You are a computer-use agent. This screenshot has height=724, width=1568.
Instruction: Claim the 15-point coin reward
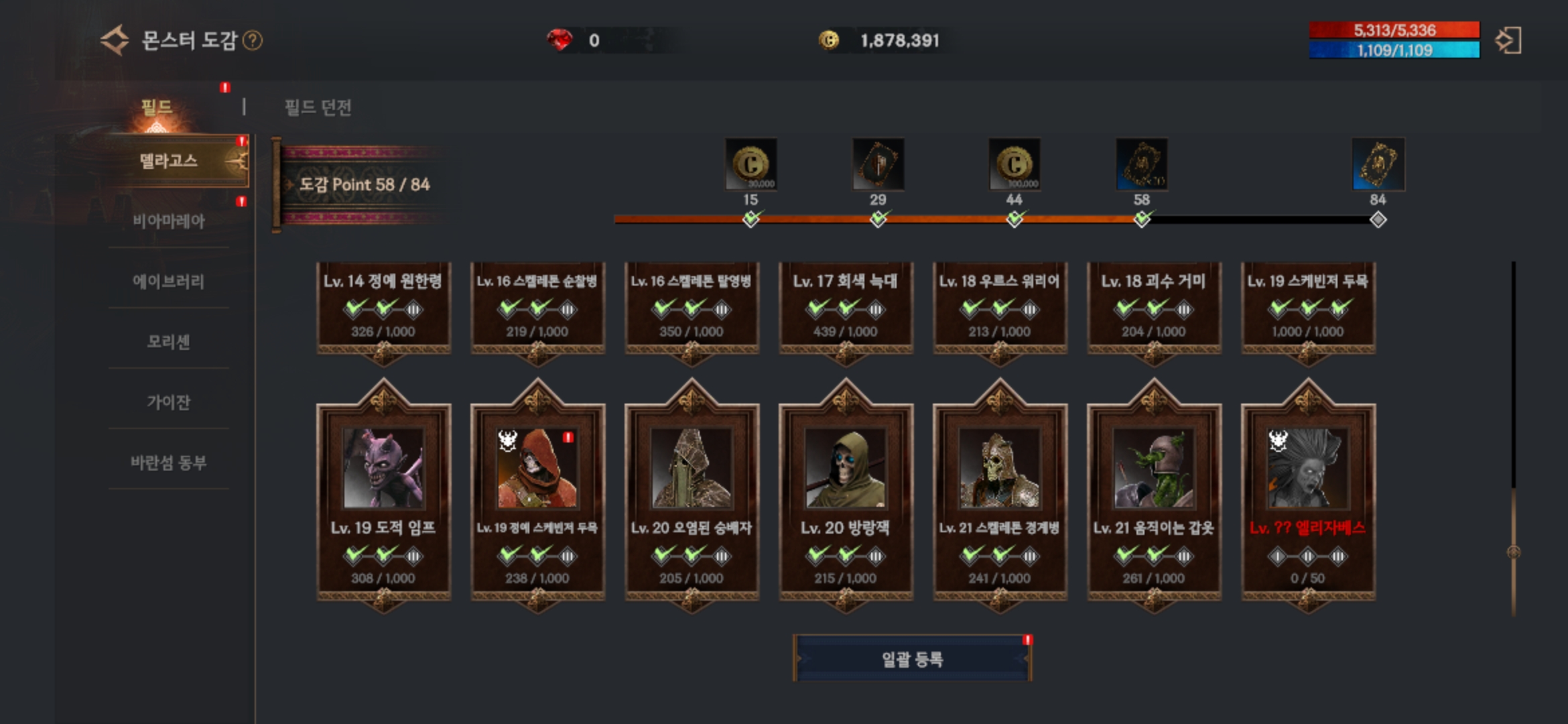[750, 164]
